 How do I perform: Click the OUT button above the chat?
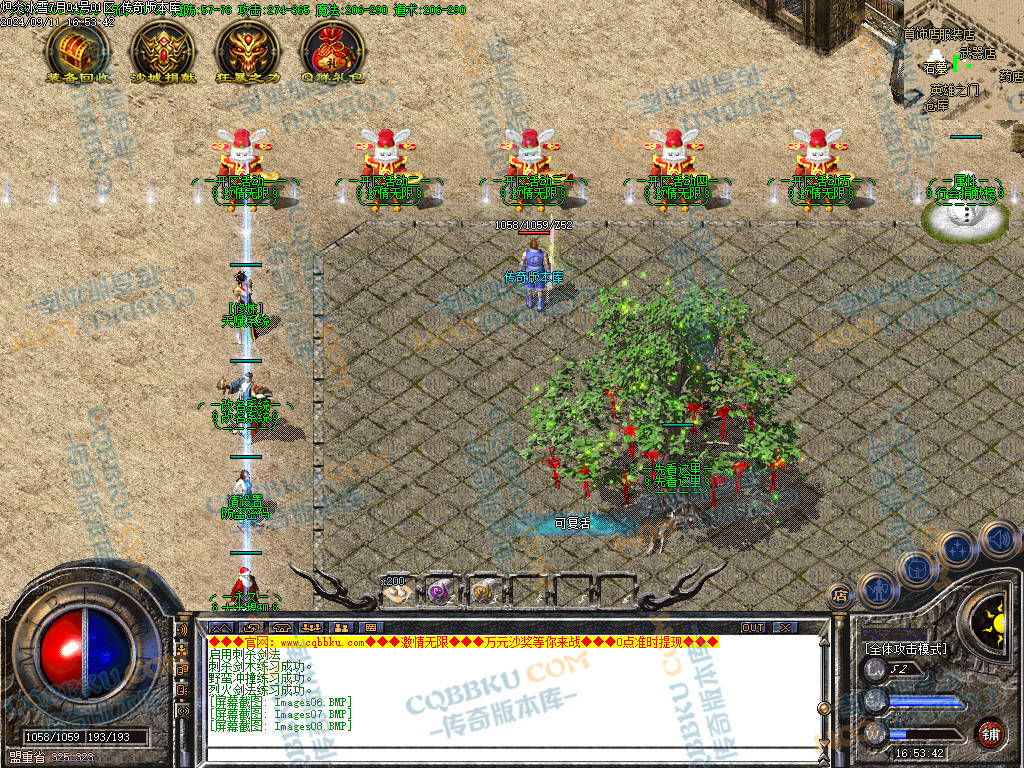[753, 627]
